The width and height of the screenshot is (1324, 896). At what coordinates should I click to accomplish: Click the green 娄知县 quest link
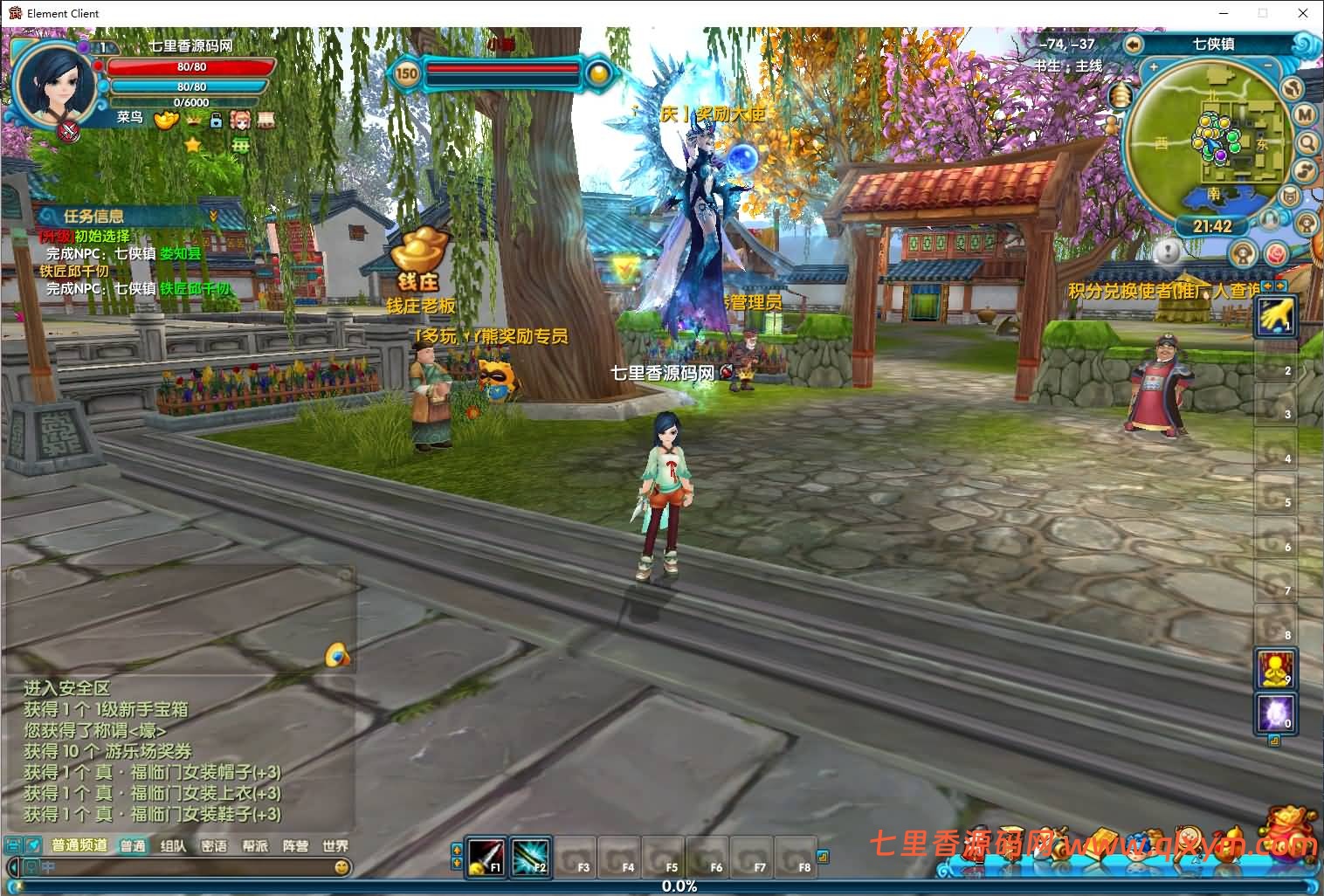pos(181,253)
